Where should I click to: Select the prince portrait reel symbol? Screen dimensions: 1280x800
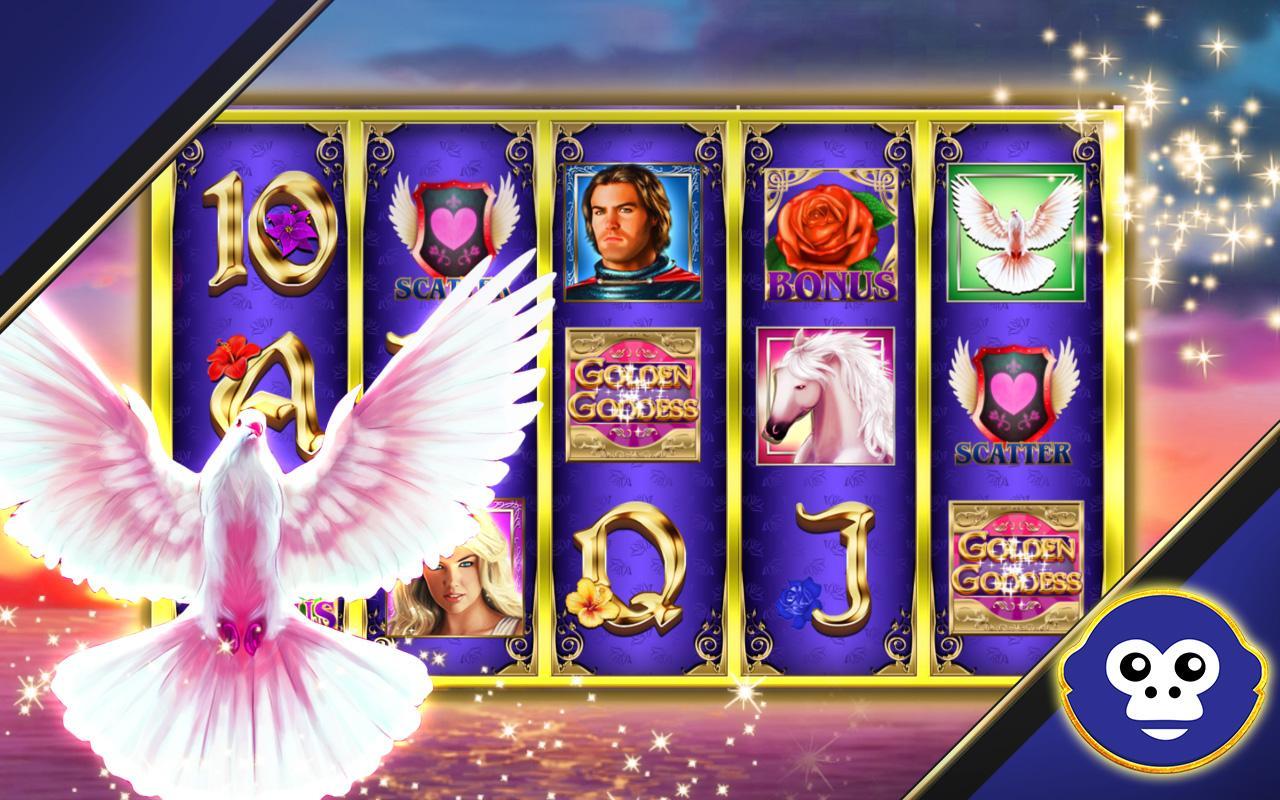click(x=631, y=233)
